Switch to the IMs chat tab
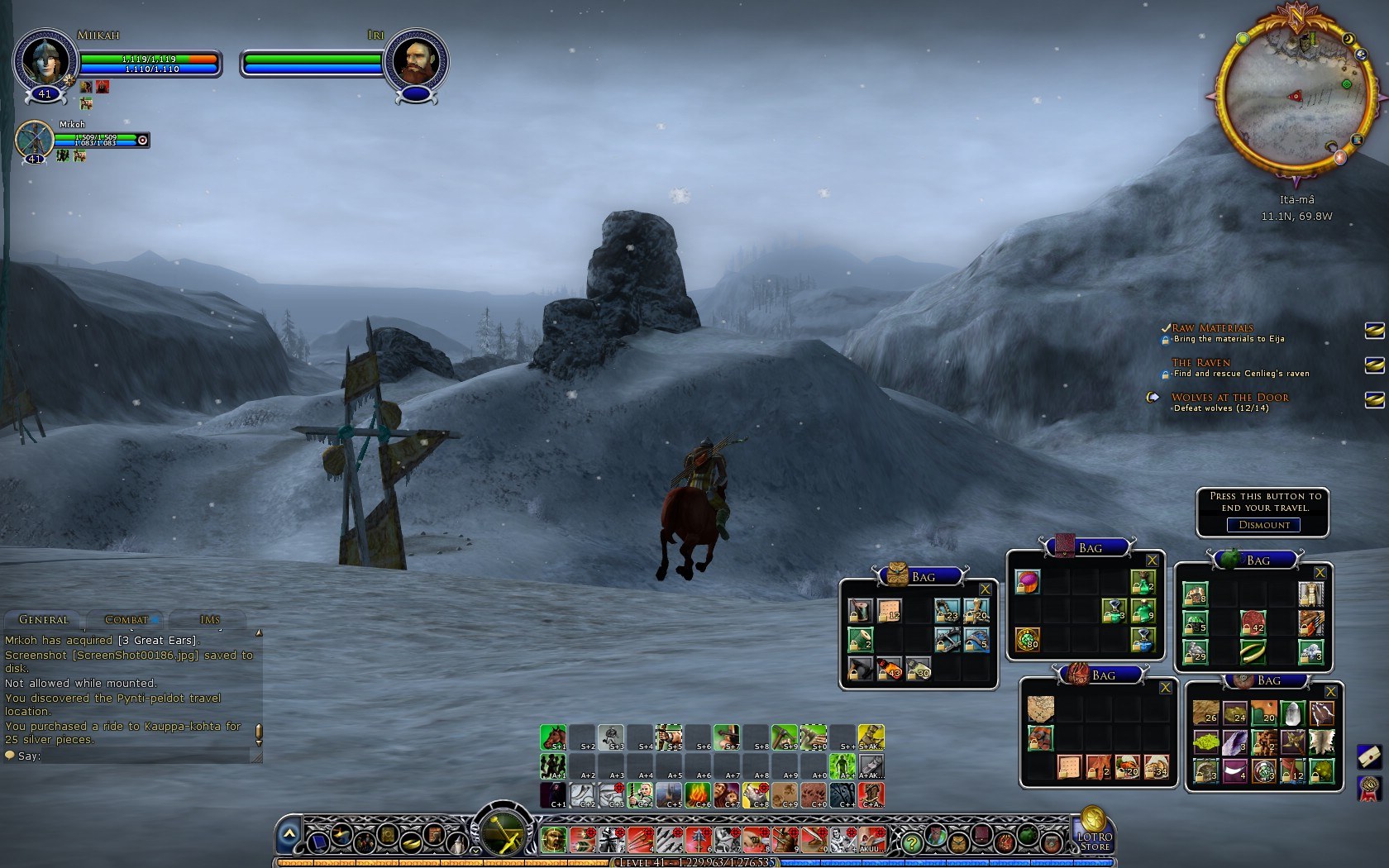 coord(209,619)
